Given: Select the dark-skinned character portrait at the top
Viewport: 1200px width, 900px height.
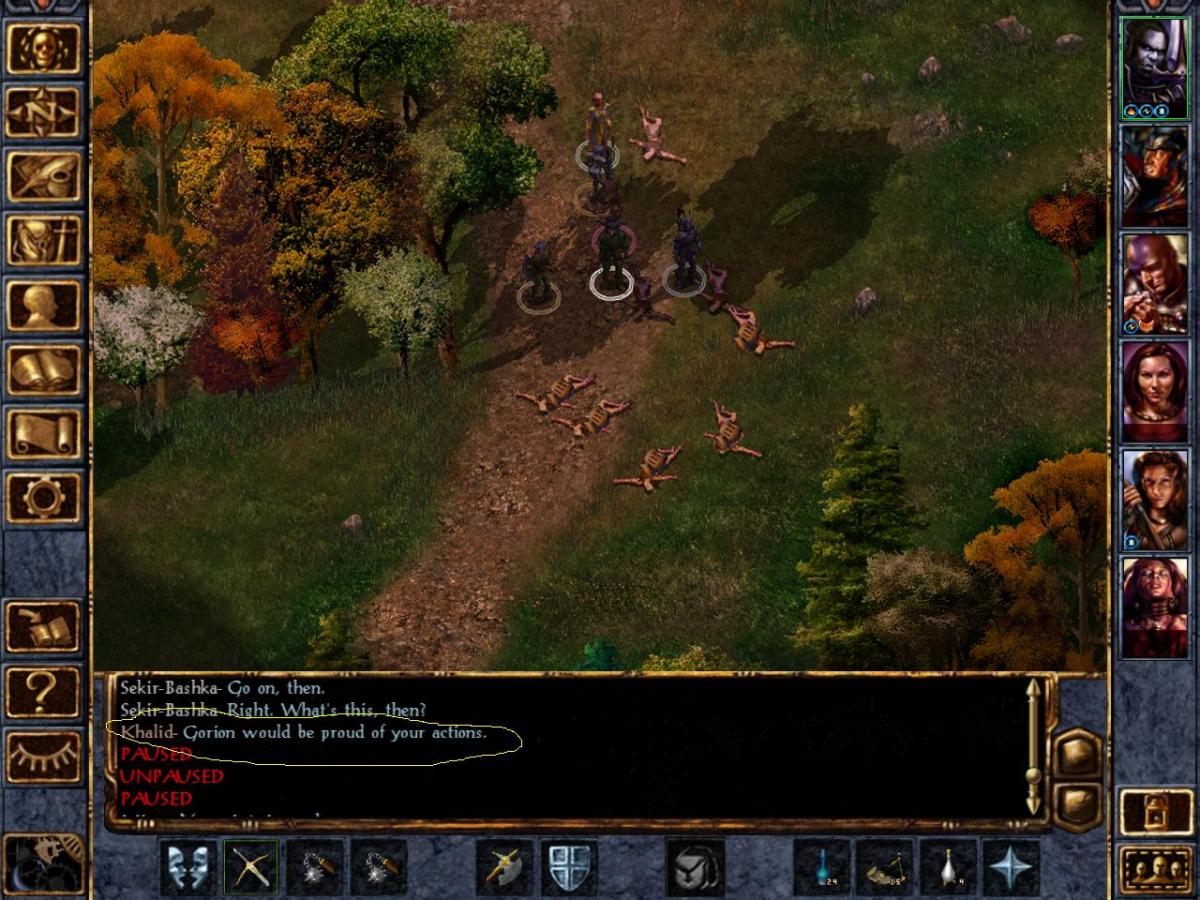Looking at the screenshot, I should (x=1154, y=69).
